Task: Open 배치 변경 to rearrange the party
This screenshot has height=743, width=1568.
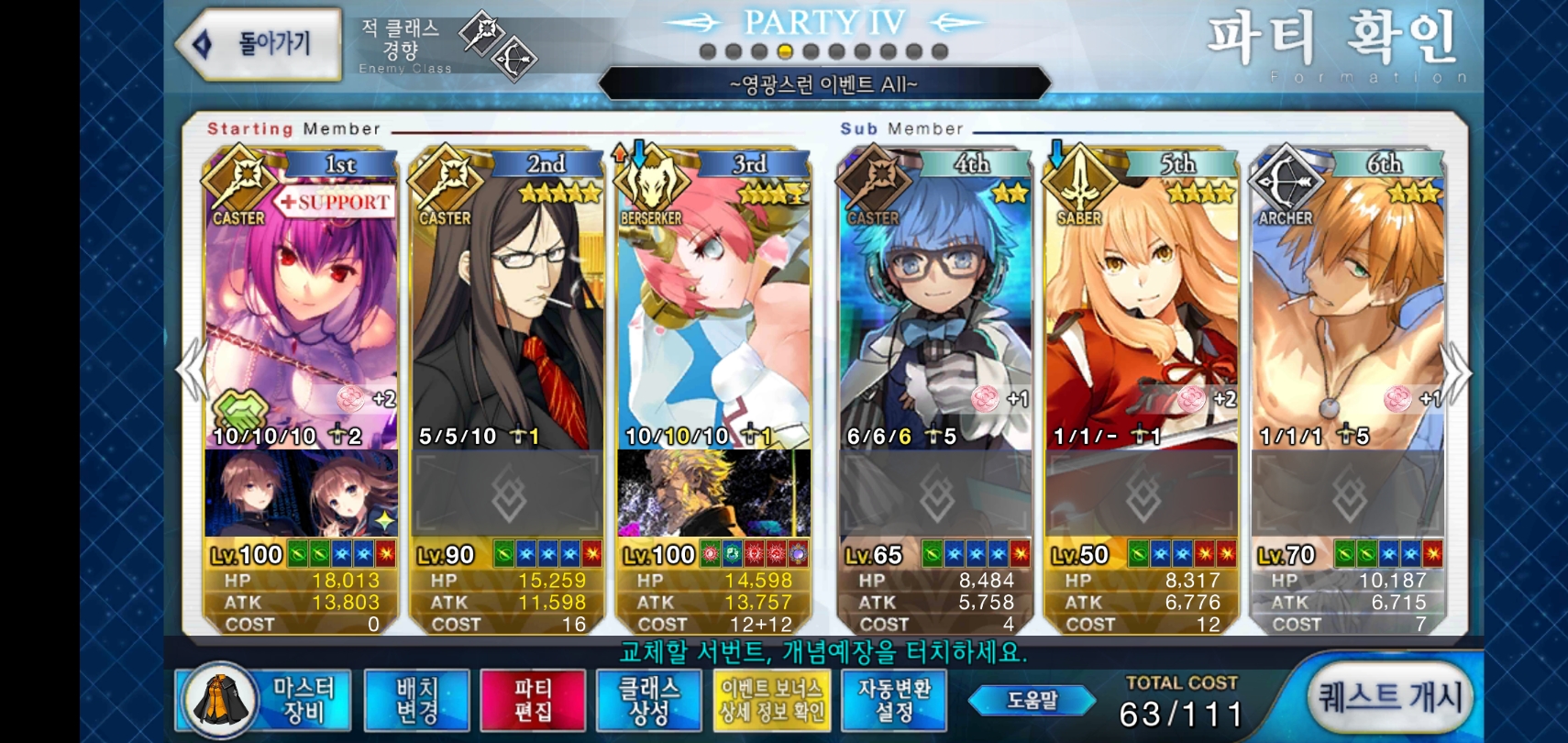Action: pyautogui.click(x=416, y=701)
